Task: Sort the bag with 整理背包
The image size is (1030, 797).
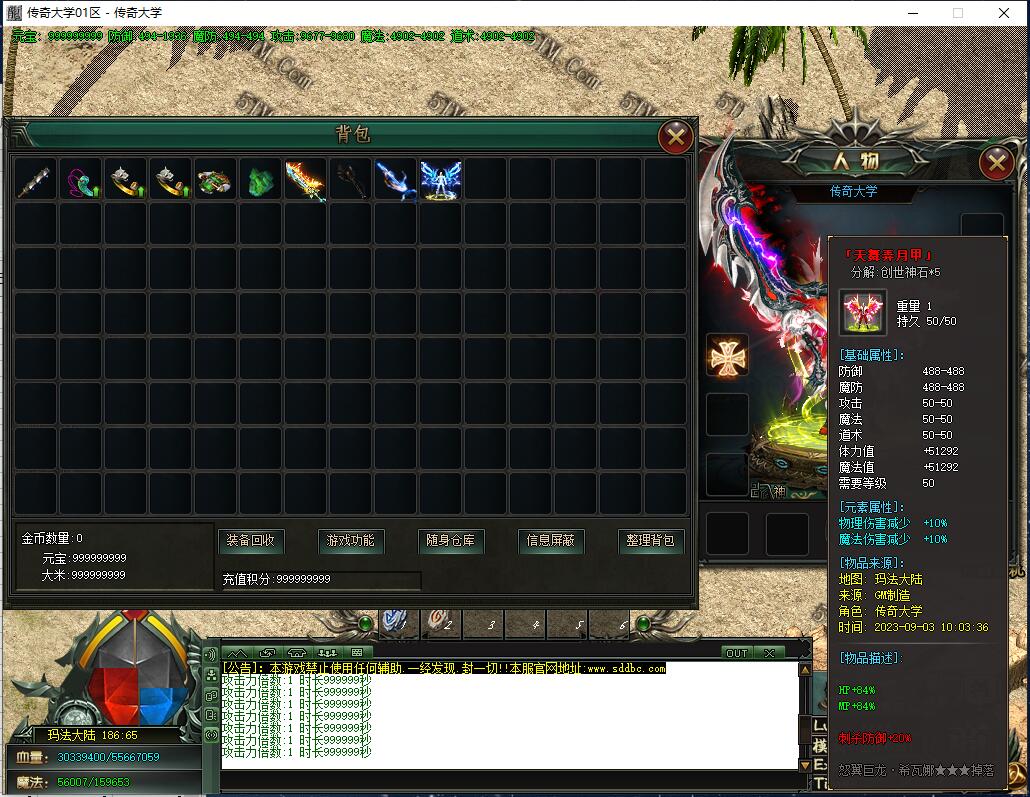Action: [x=650, y=541]
